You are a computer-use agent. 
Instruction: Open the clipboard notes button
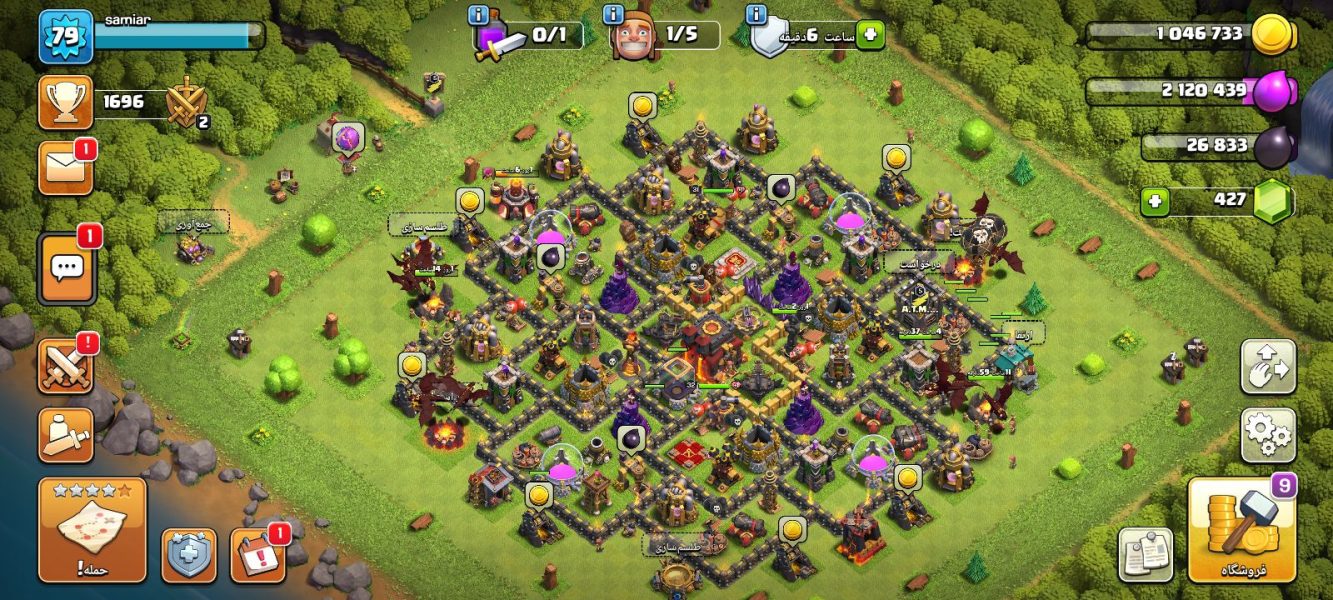click(1145, 555)
